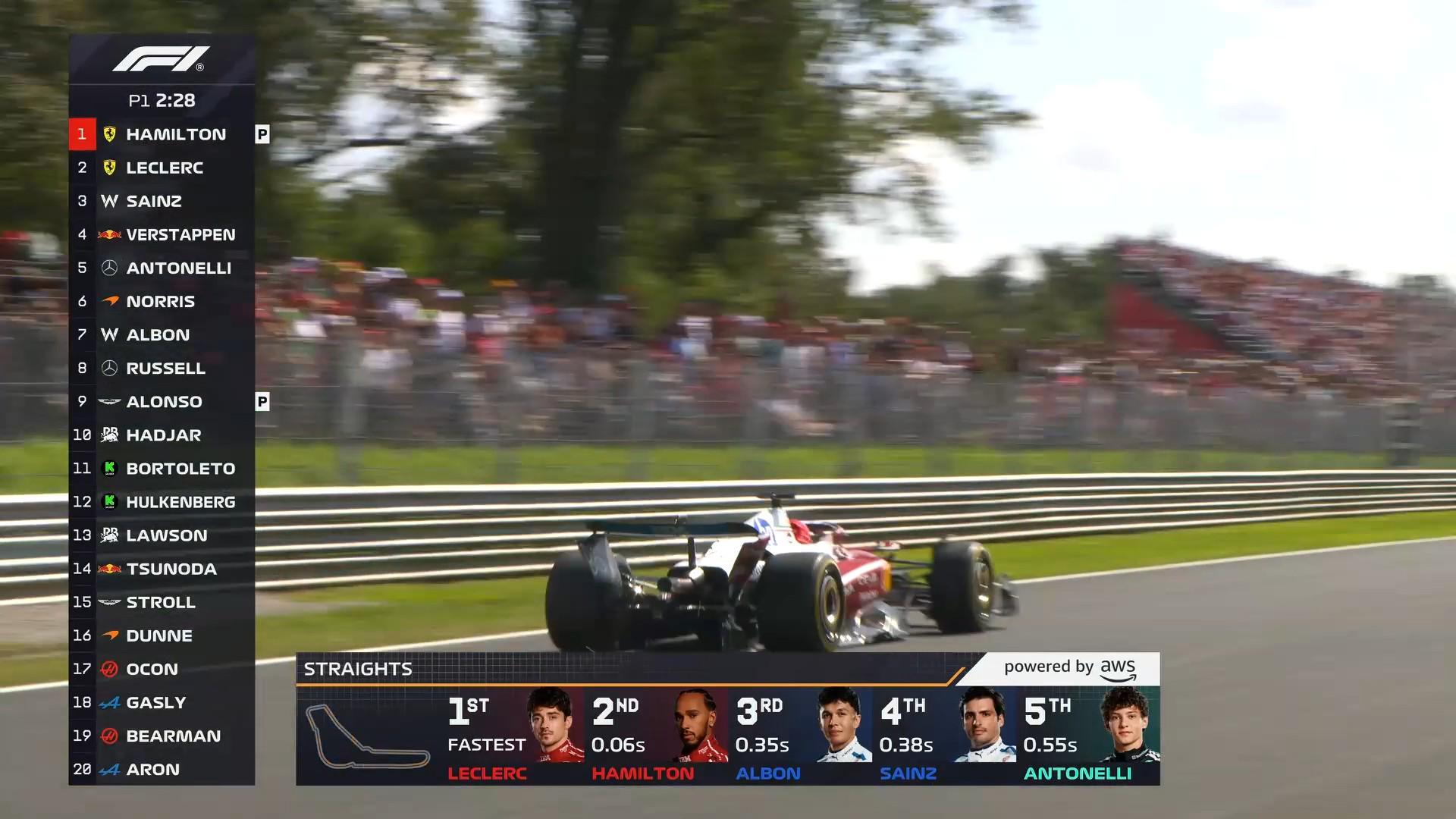The image size is (1456, 819).
Task: Open Leclerc's 1st fastest straights card
Action: click(514, 736)
